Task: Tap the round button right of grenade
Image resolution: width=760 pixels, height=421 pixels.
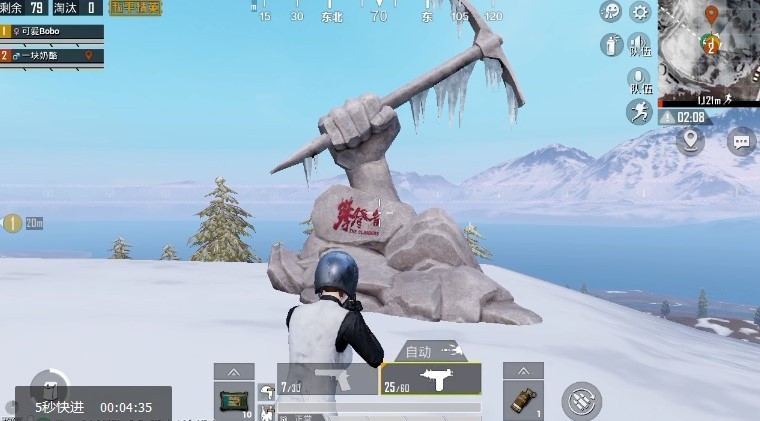Action: click(581, 400)
